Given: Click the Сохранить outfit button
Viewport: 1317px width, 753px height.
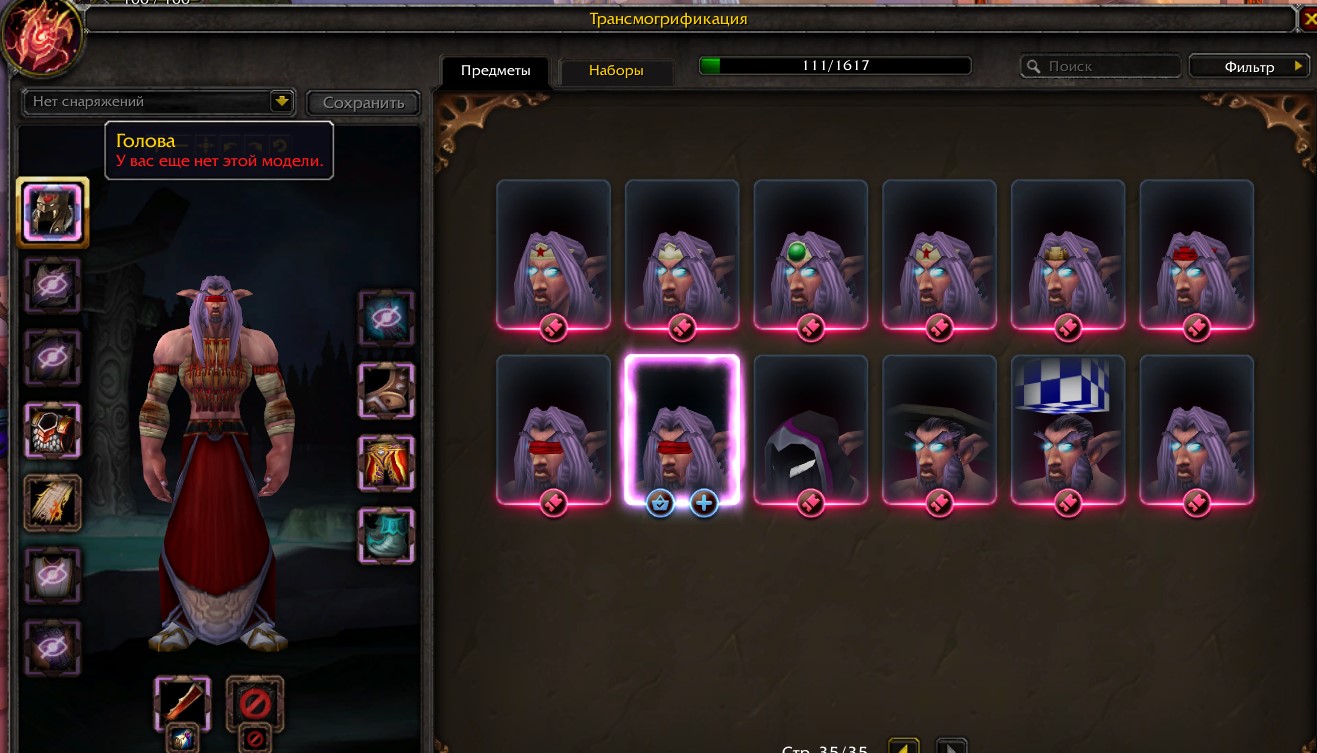Looking at the screenshot, I should click(x=363, y=102).
